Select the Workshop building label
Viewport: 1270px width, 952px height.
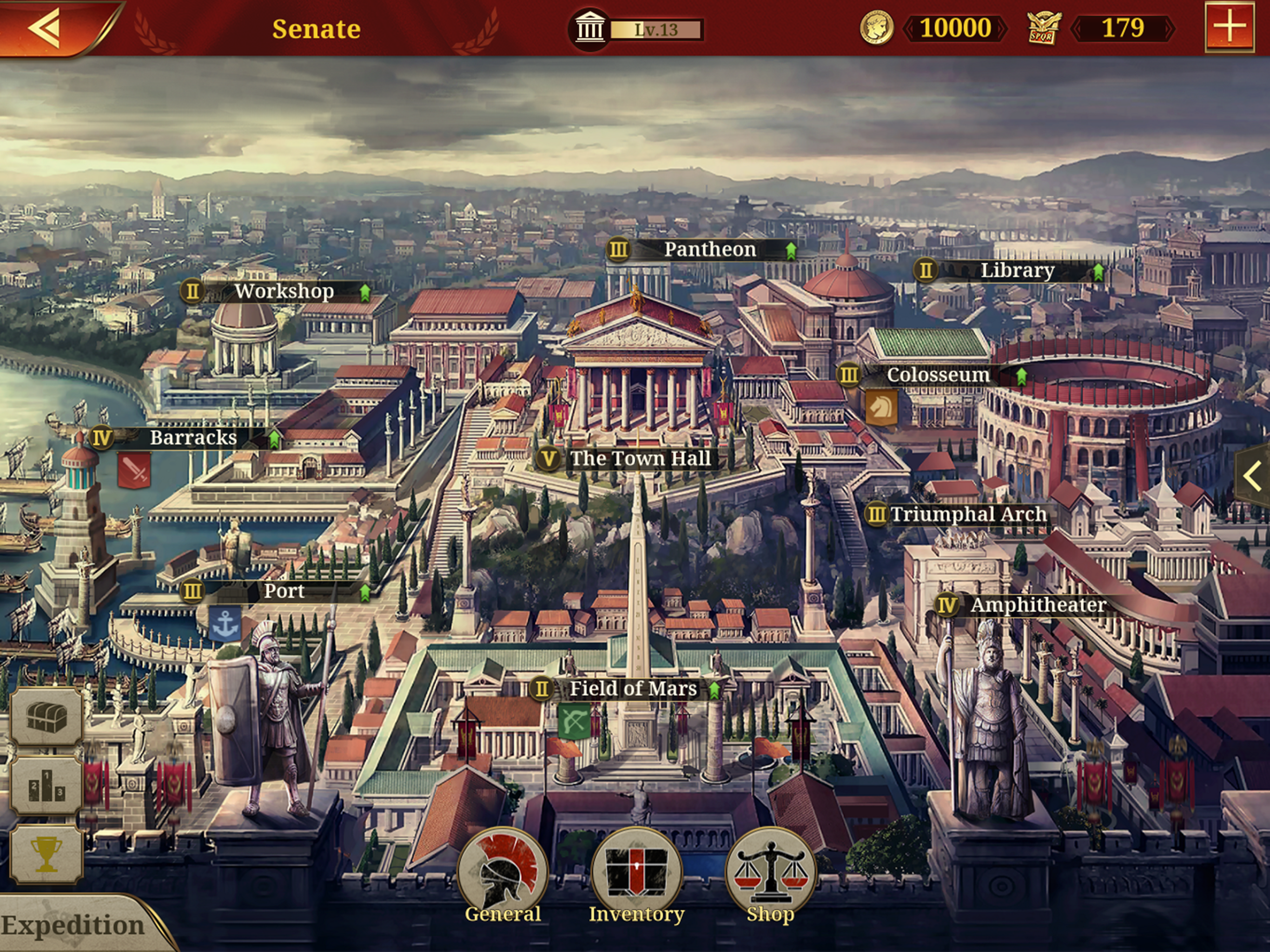(284, 291)
